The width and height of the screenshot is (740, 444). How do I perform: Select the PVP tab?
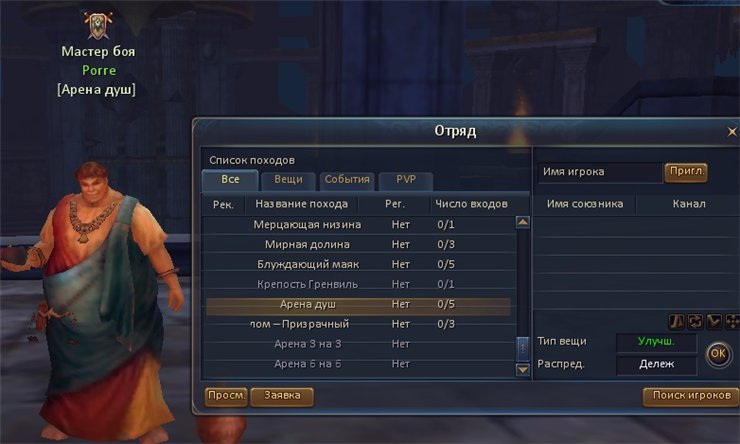pos(405,180)
